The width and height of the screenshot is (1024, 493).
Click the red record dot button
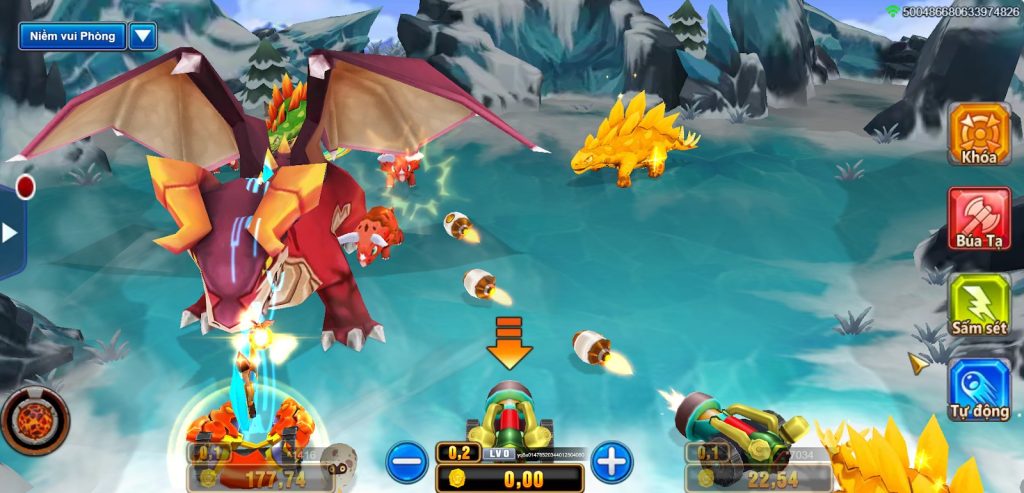click(25, 187)
